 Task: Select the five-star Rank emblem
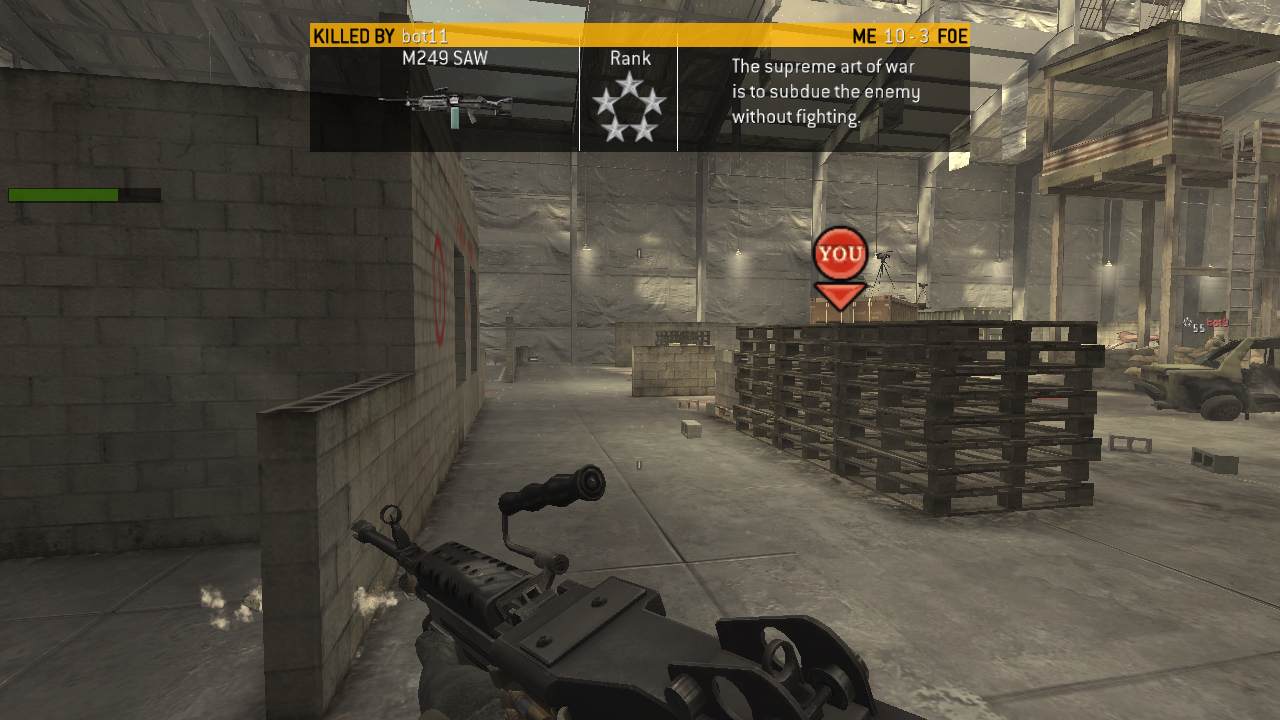[628, 108]
